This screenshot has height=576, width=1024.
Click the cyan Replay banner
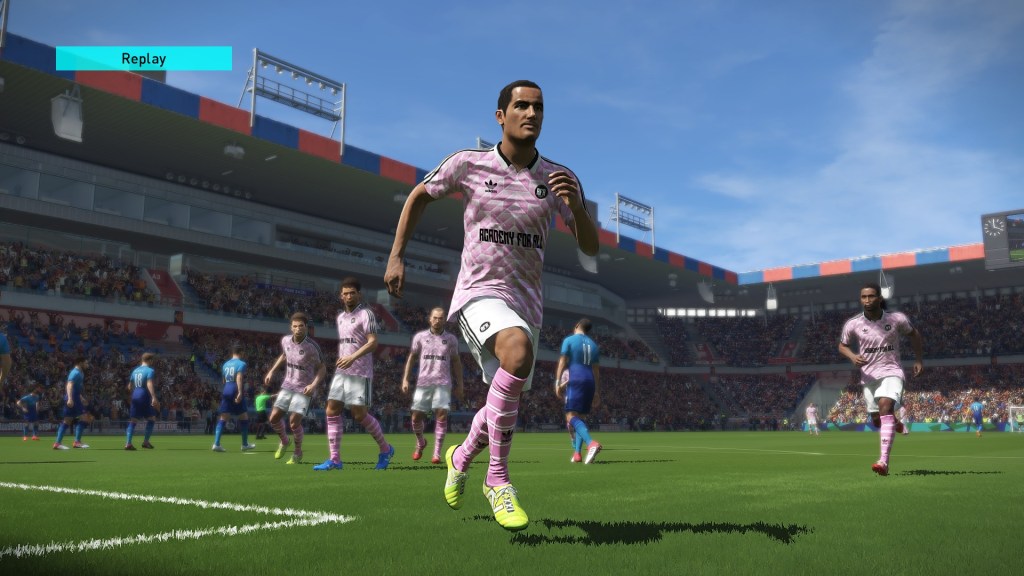(144, 58)
